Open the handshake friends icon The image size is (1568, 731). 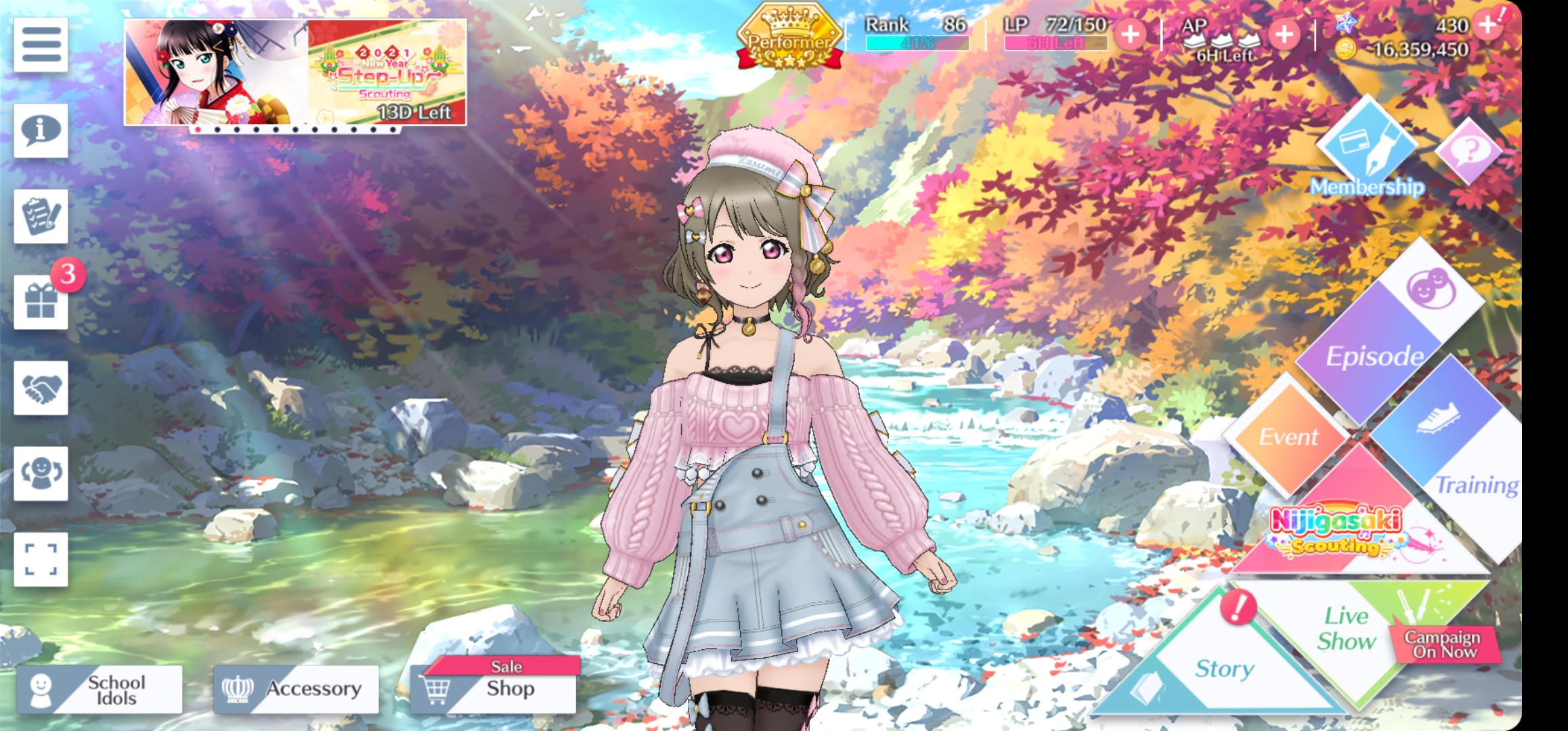pos(41,388)
